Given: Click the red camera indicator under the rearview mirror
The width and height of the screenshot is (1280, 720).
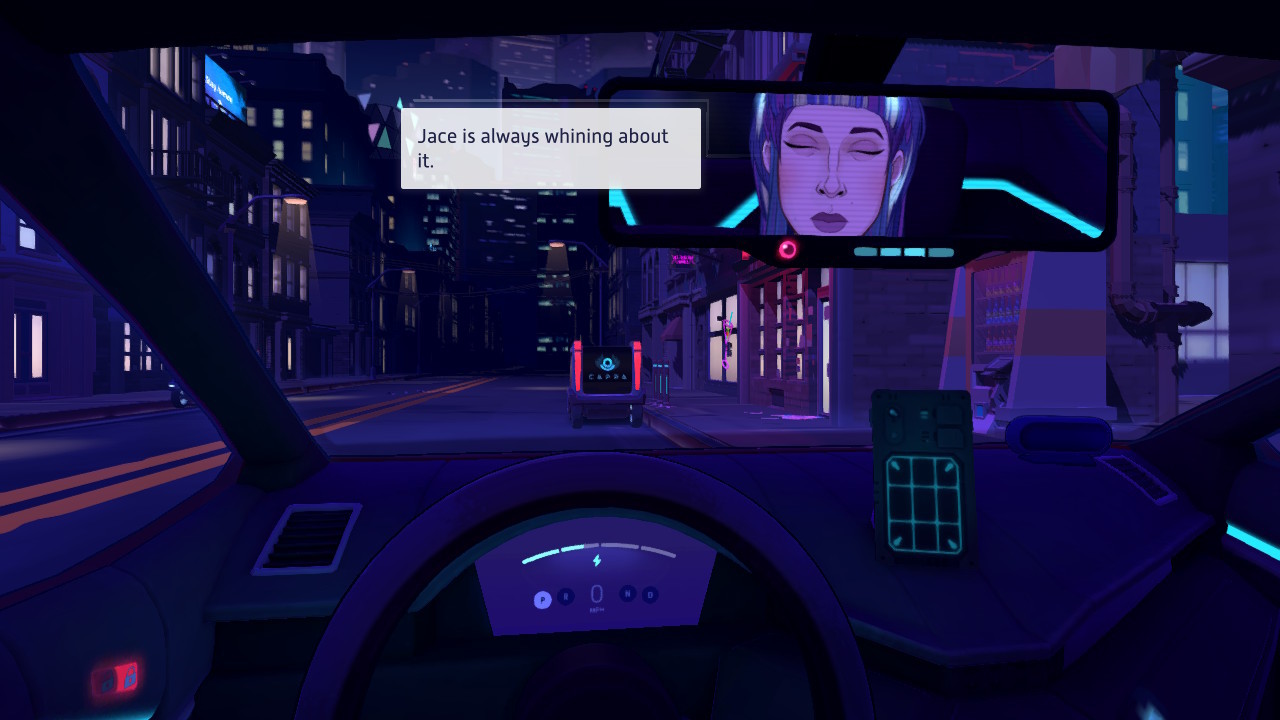Looking at the screenshot, I should coord(788,248).
